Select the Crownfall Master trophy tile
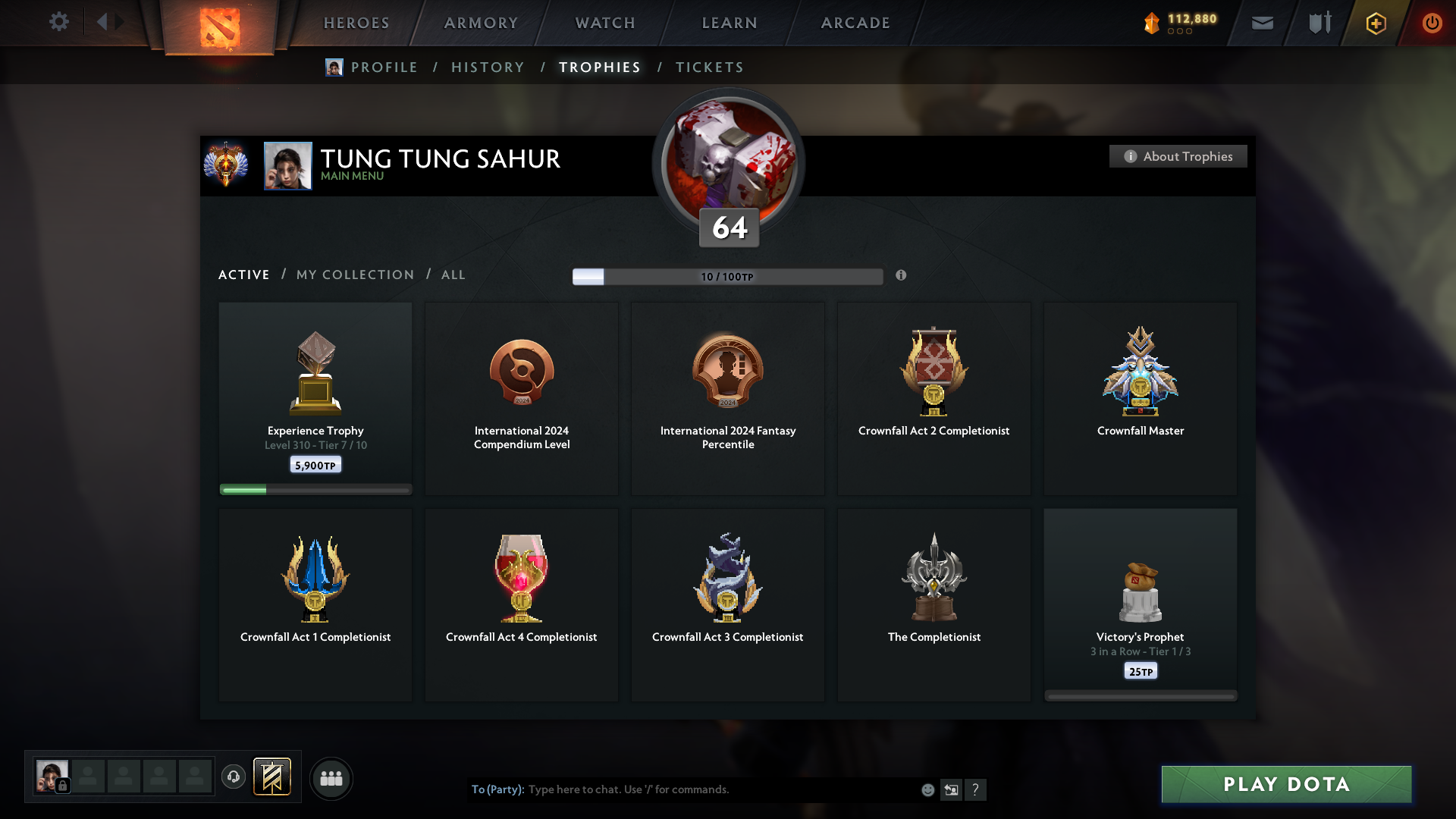The height and width of the screenshot is (819, 1456). pyautogui.click(x=1140, y=398)
